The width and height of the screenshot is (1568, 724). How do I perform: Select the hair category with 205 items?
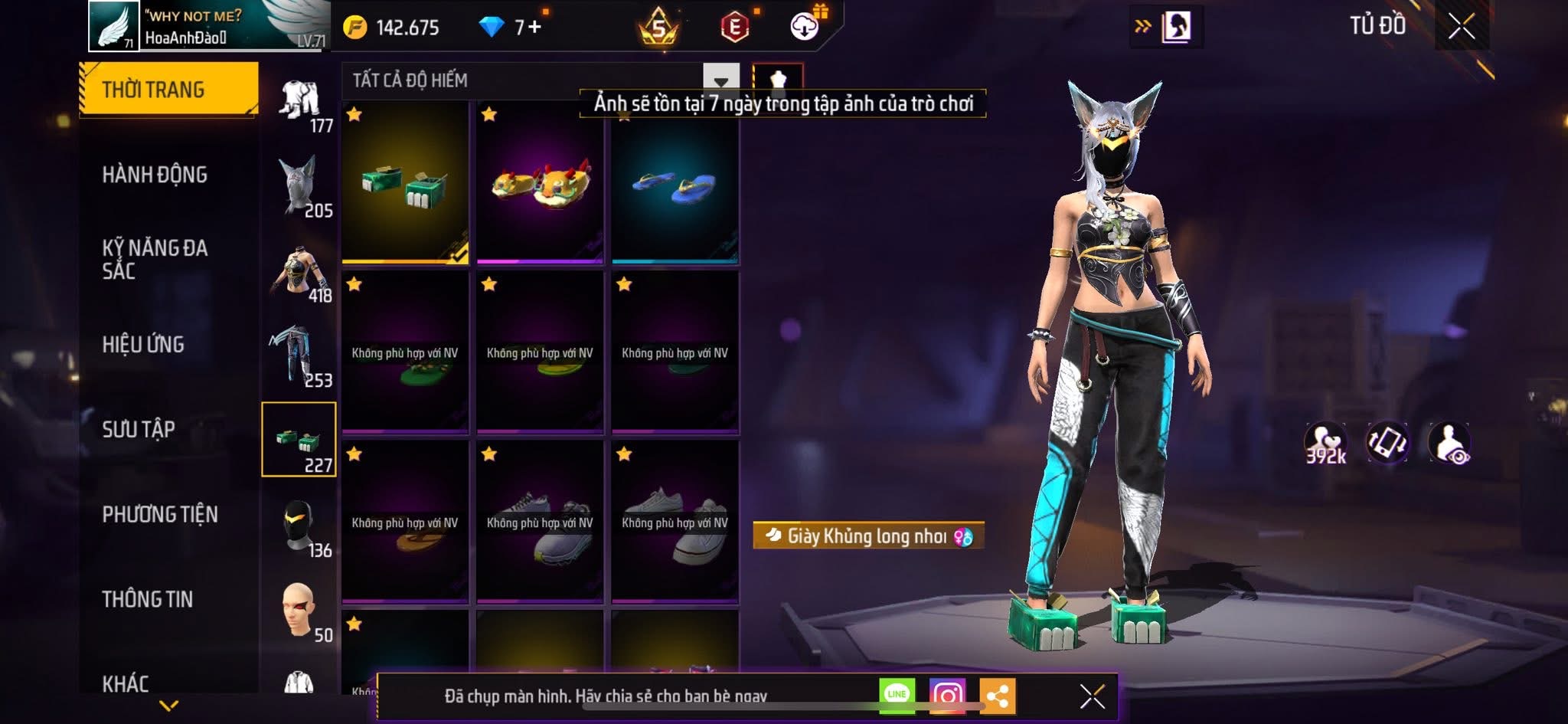(x=299, y=185)
